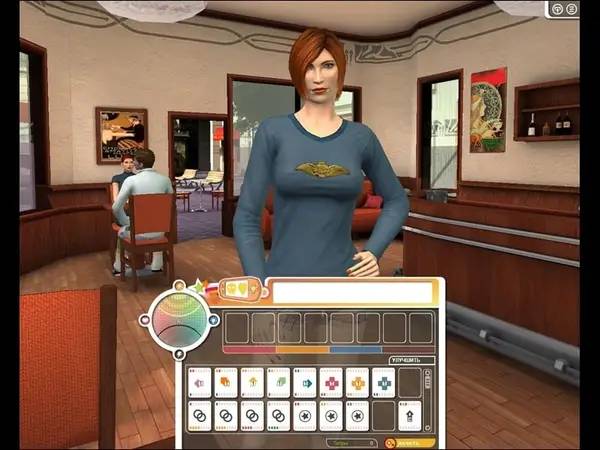Select the pink cross card
Viewport: 600px width, 450px height.
tap(331, 382)
